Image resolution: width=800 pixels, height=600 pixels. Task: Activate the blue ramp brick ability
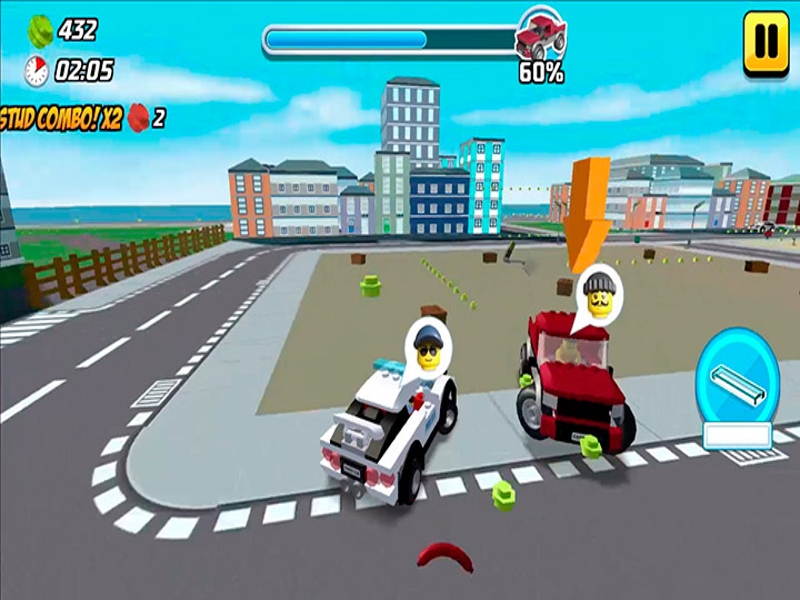pos(738,377)
